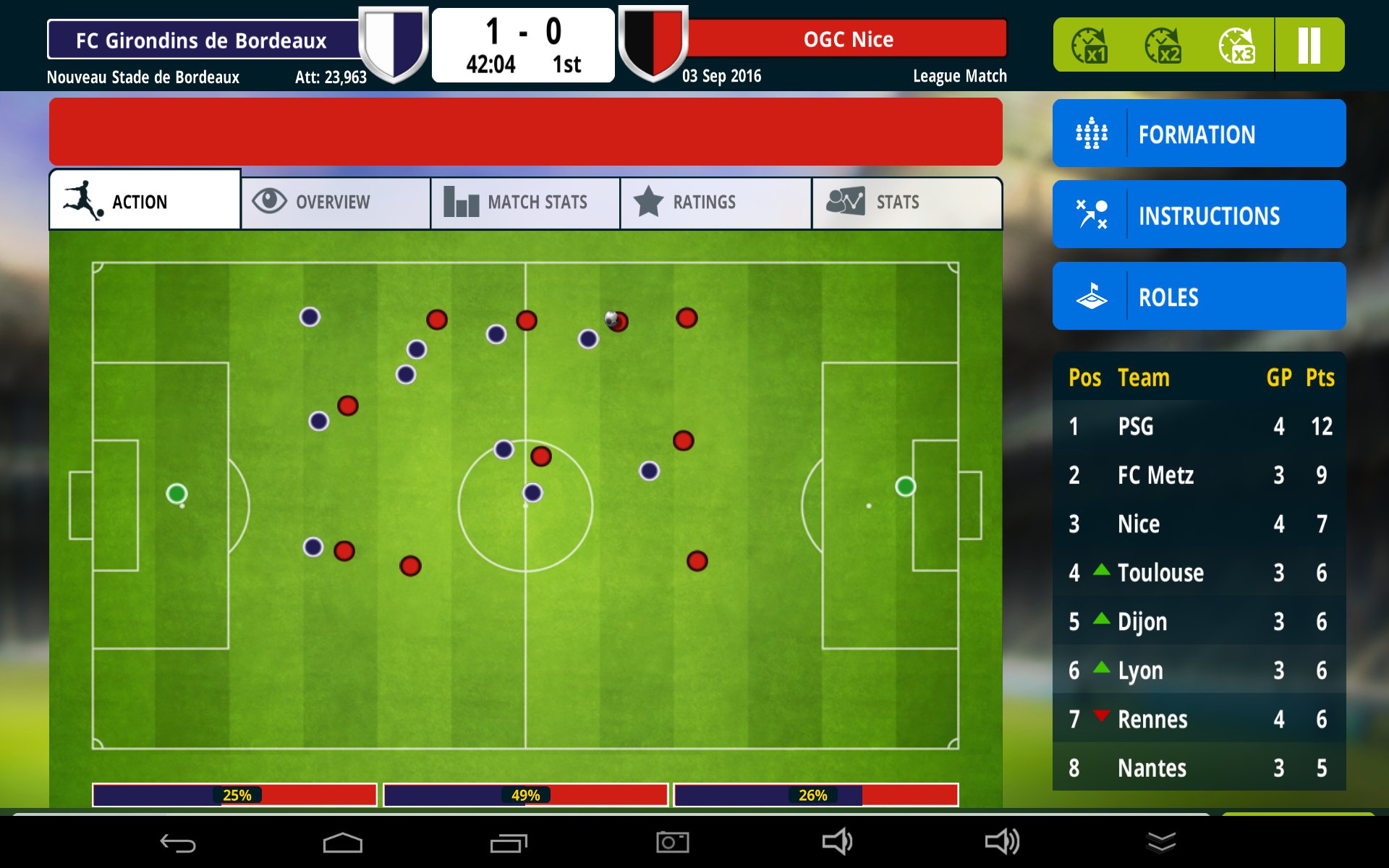Screen dimensions: 1389x868
Task: Open Android recent apps
Action: 509,843
